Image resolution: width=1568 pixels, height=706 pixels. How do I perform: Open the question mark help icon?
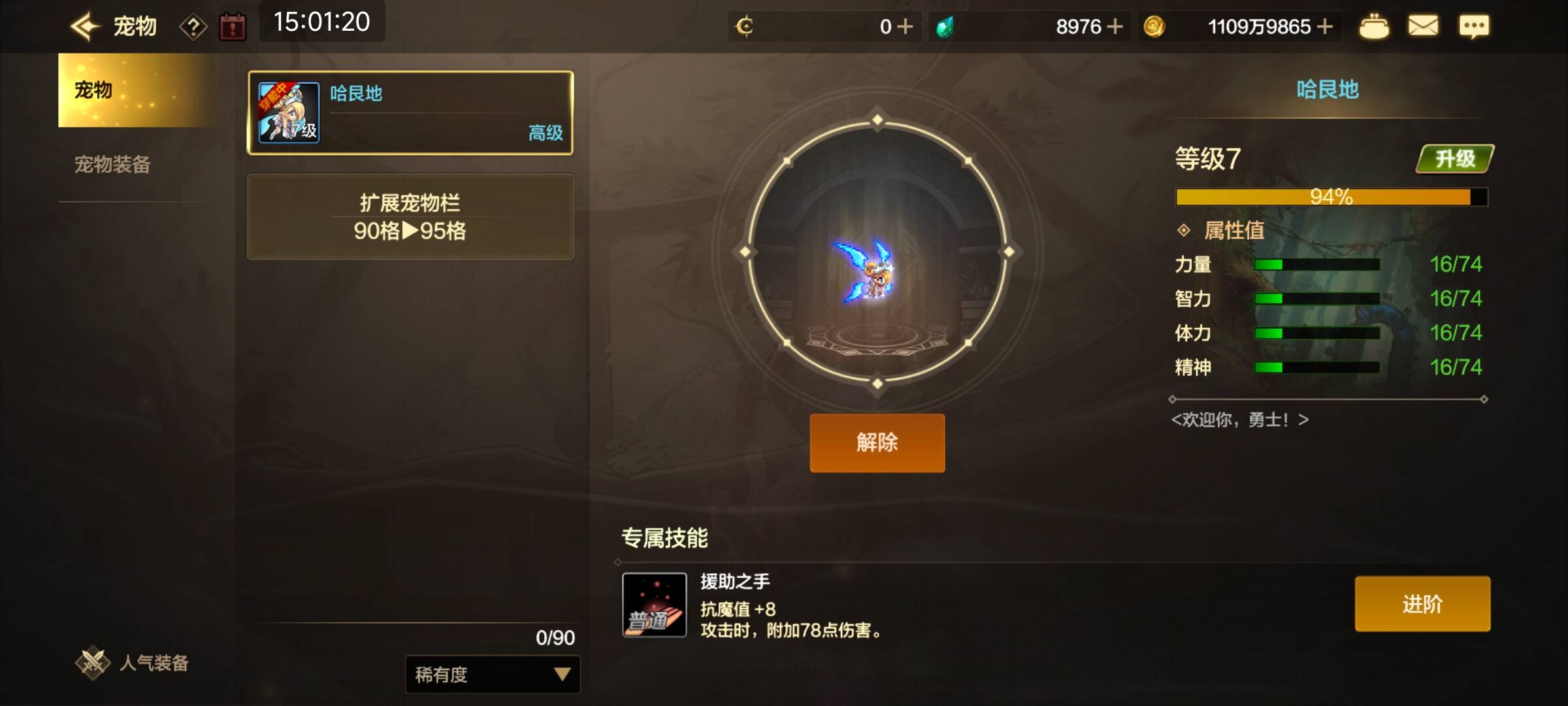[193, 27]
